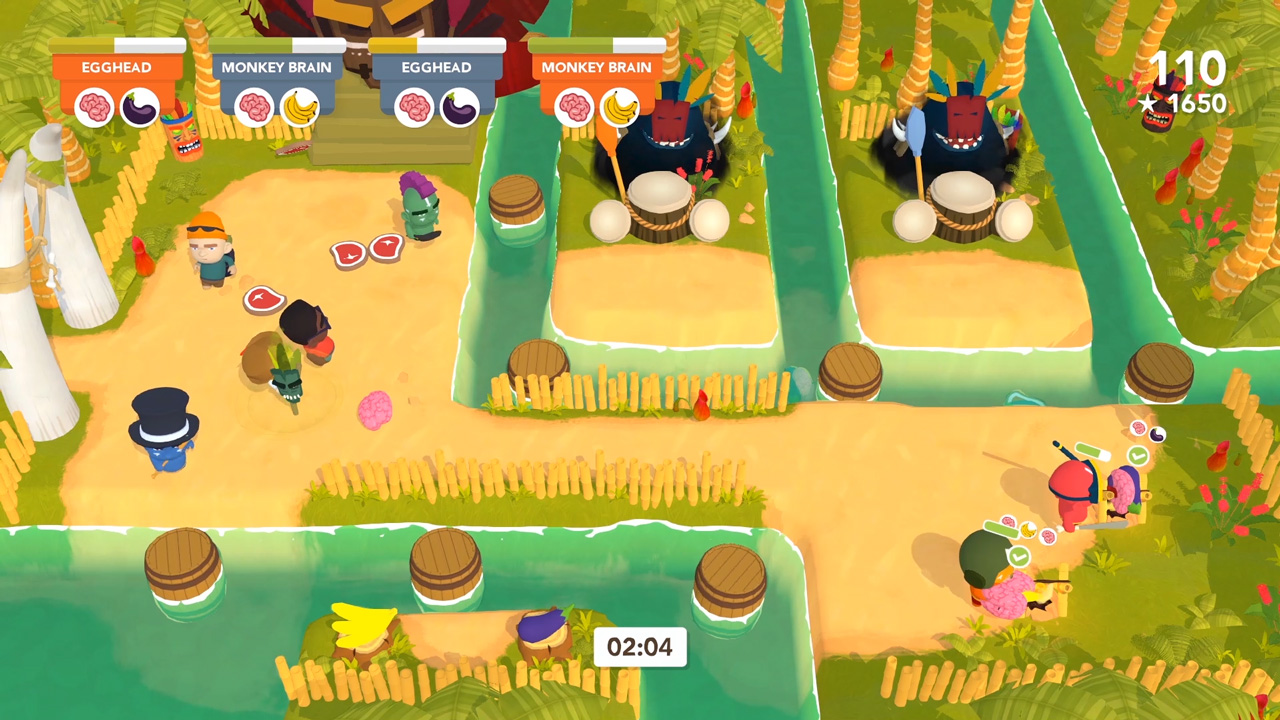This screenshot has height=720, width=1280.
Task: Select the second EGGHEAD order label
Action: (437, 67)
